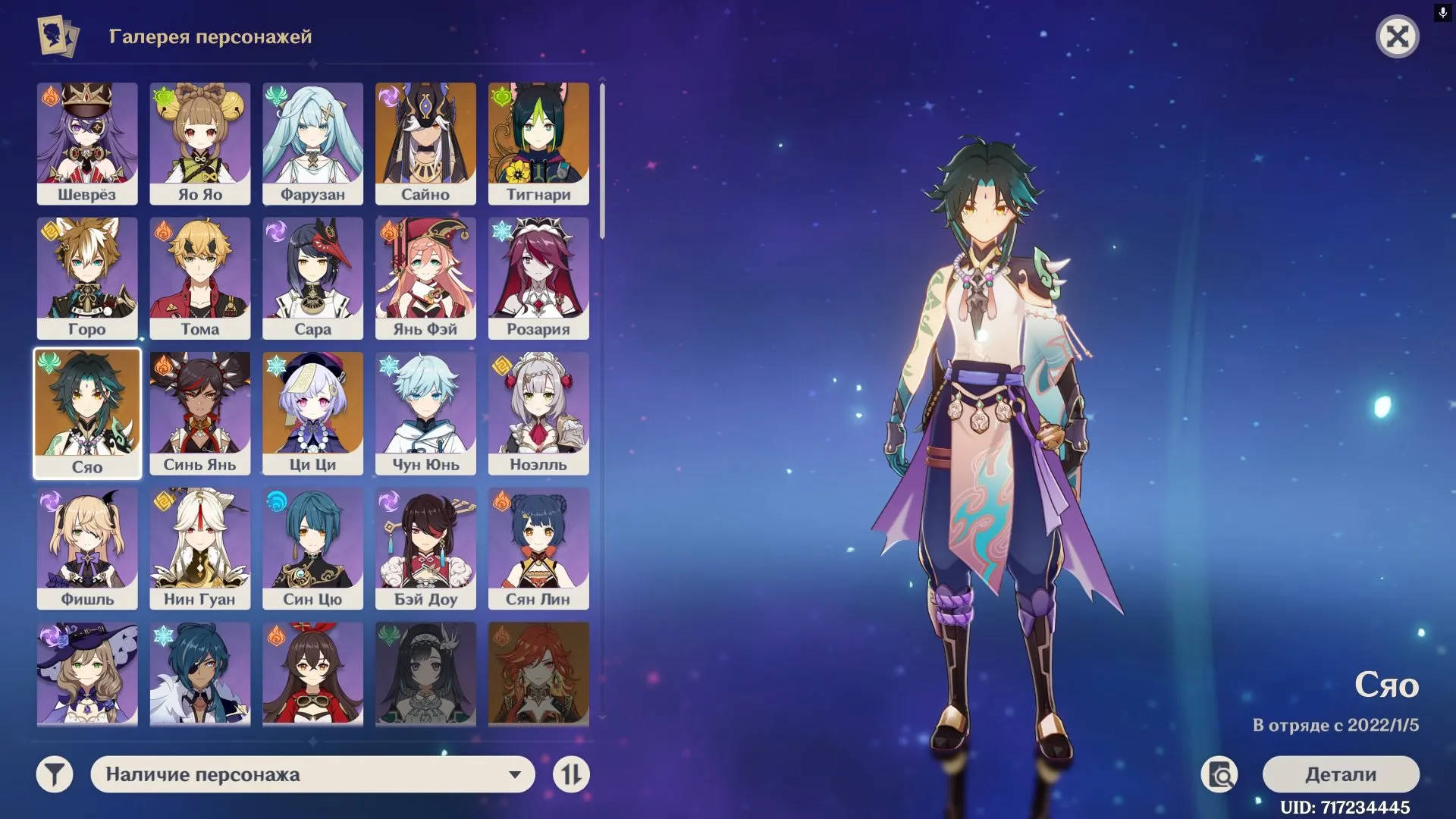Select Ноэлль from the character grid
Screen dimensions: 1456x819
(538, 413)
